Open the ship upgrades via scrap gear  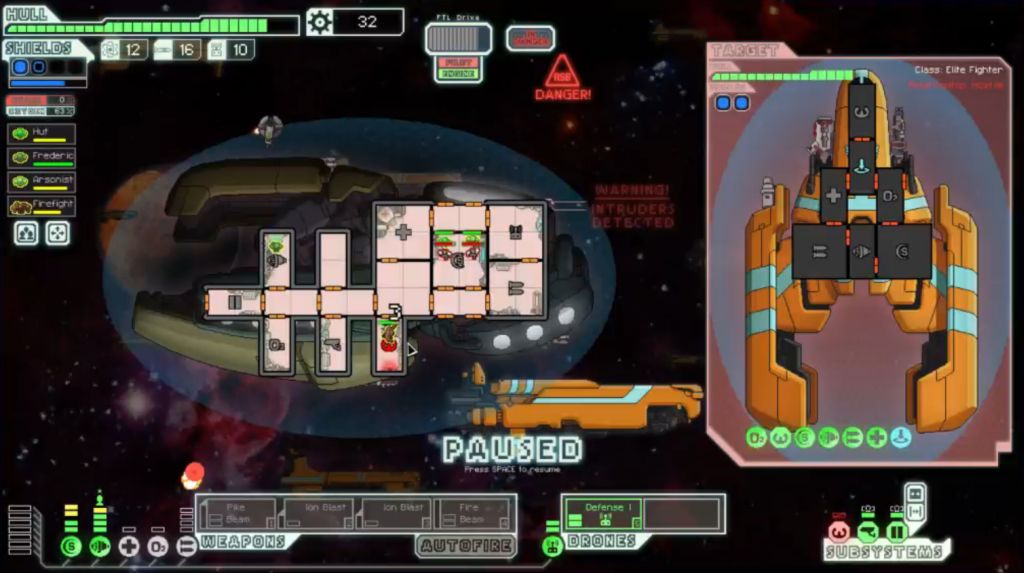click(x=319, y=22)
